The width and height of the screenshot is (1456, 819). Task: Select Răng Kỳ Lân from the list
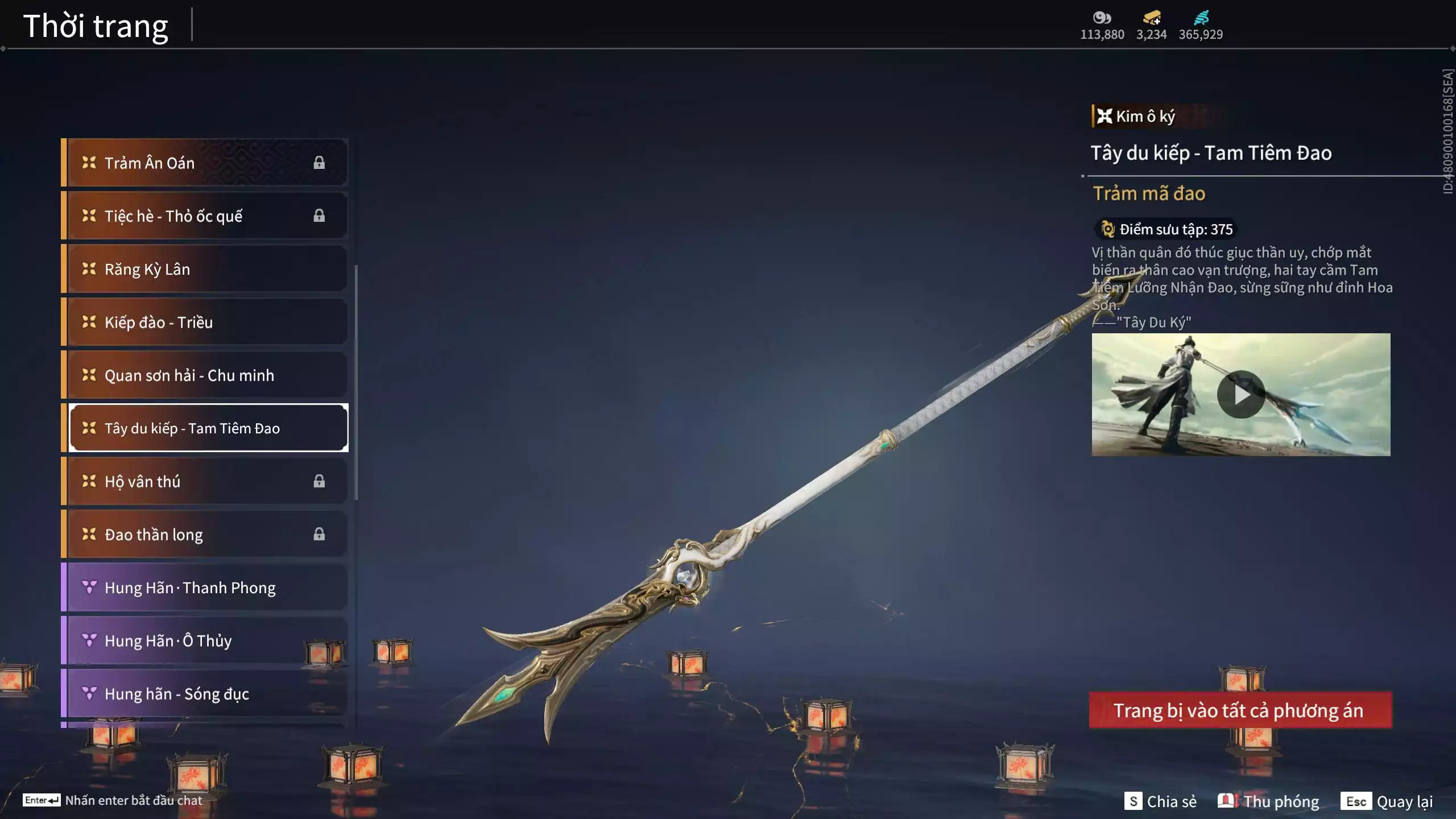point(205,269)
